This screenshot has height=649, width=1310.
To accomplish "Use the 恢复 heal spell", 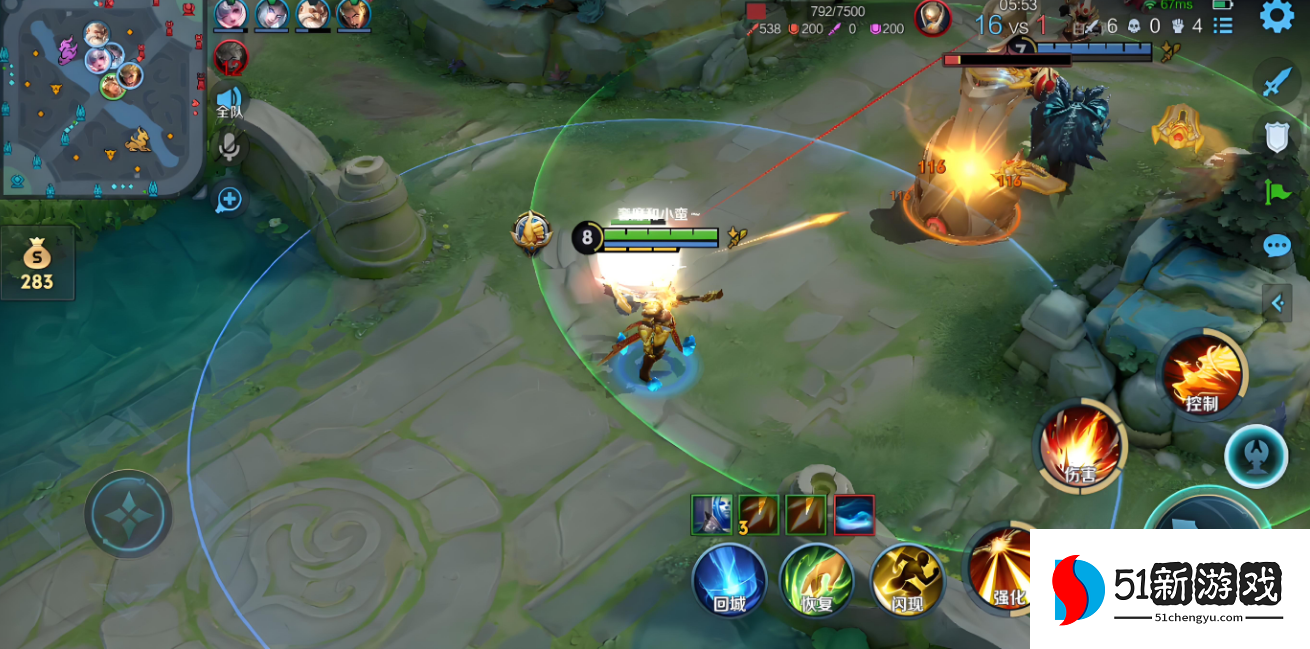I will 816,580.
